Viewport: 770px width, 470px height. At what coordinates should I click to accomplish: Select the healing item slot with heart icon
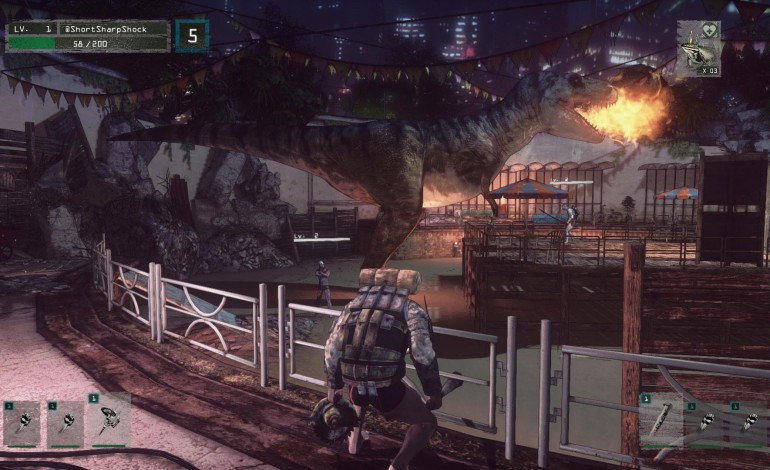(x=698, y=49)
